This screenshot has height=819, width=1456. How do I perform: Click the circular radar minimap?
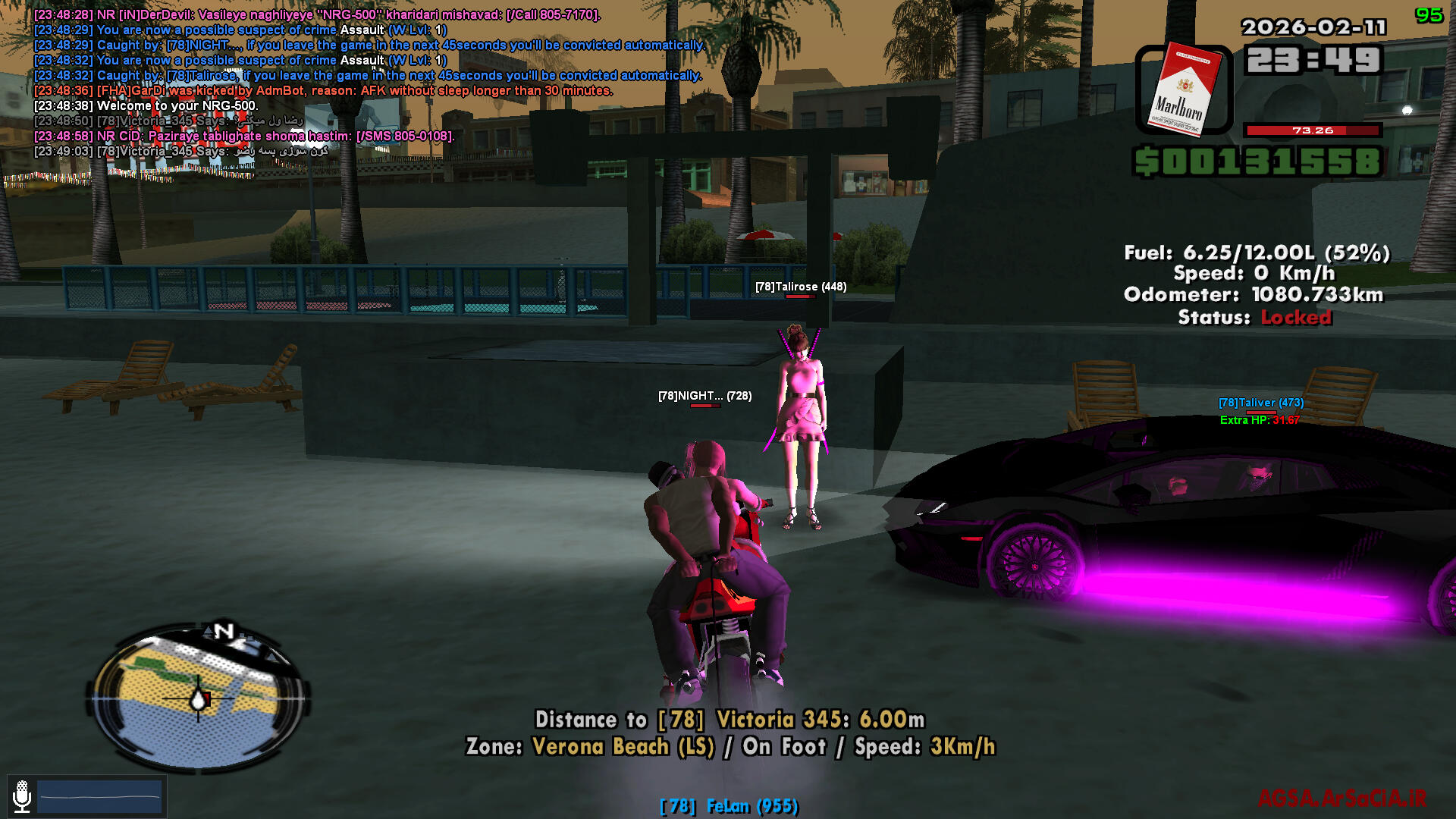point(199,698)
